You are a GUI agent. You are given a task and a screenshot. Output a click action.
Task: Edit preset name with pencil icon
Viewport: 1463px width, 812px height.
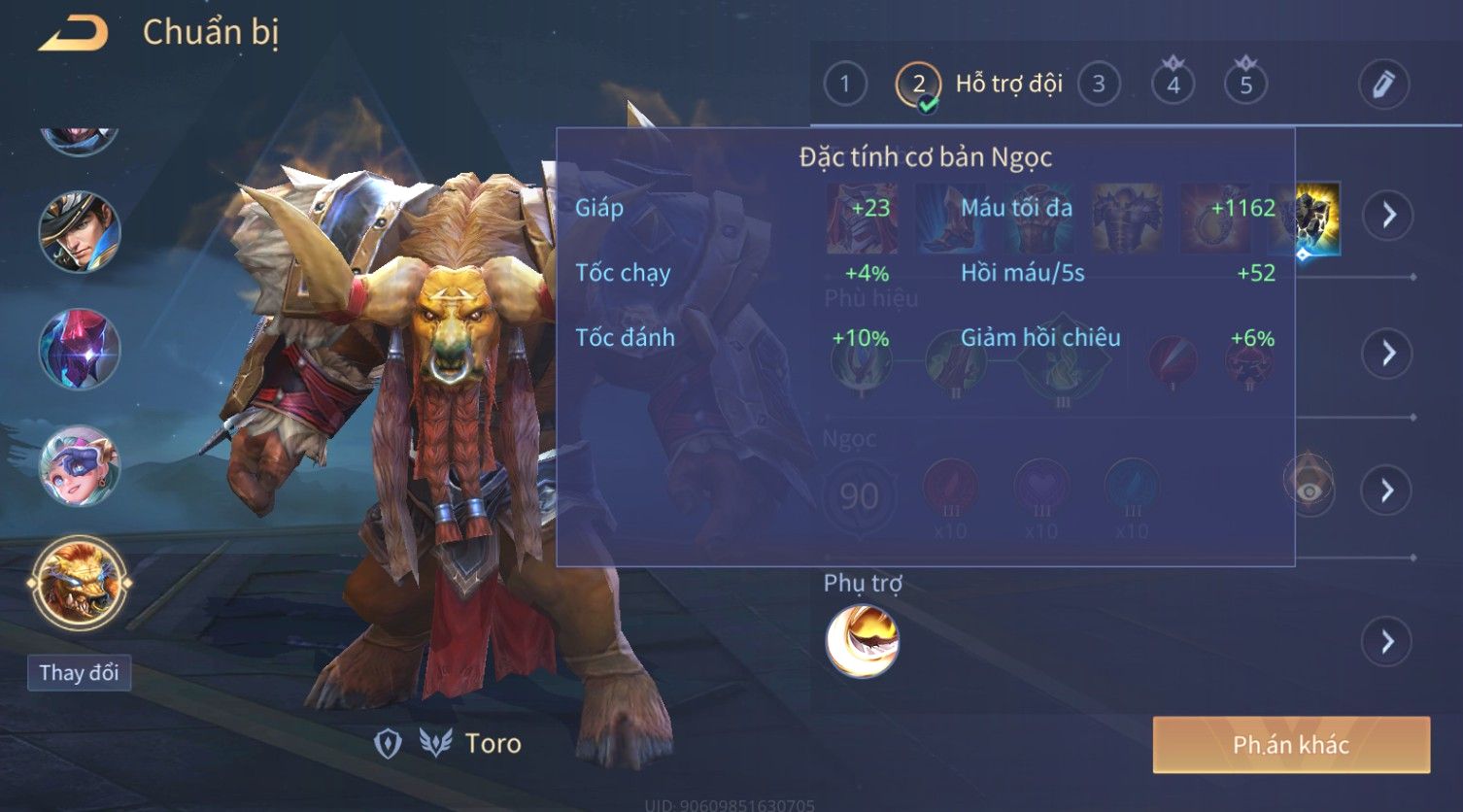click(x=1383, y=85)
